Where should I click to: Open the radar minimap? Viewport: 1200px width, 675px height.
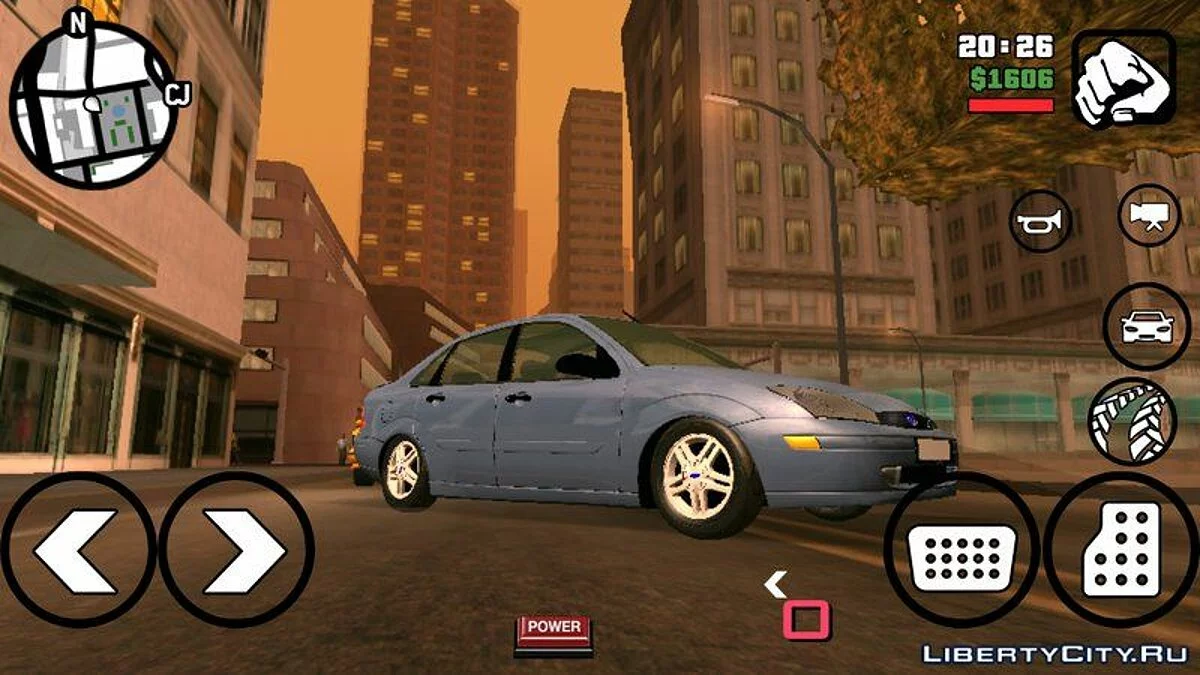[93, 105]
